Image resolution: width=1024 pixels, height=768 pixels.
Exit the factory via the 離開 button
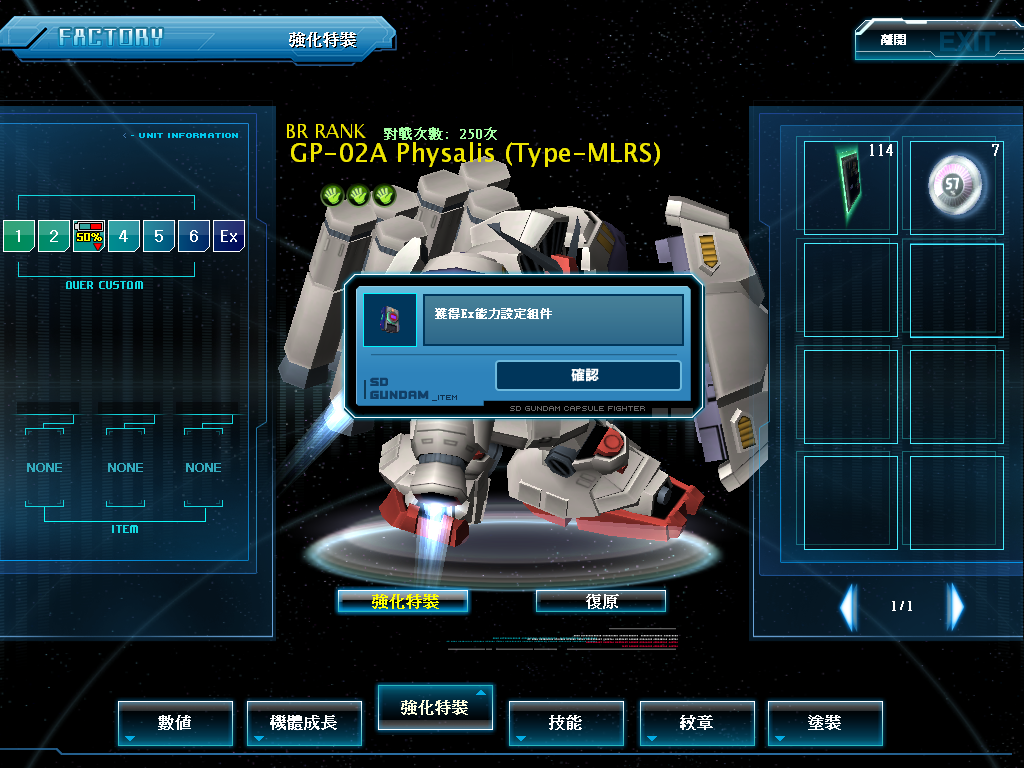tap(924, 41)
